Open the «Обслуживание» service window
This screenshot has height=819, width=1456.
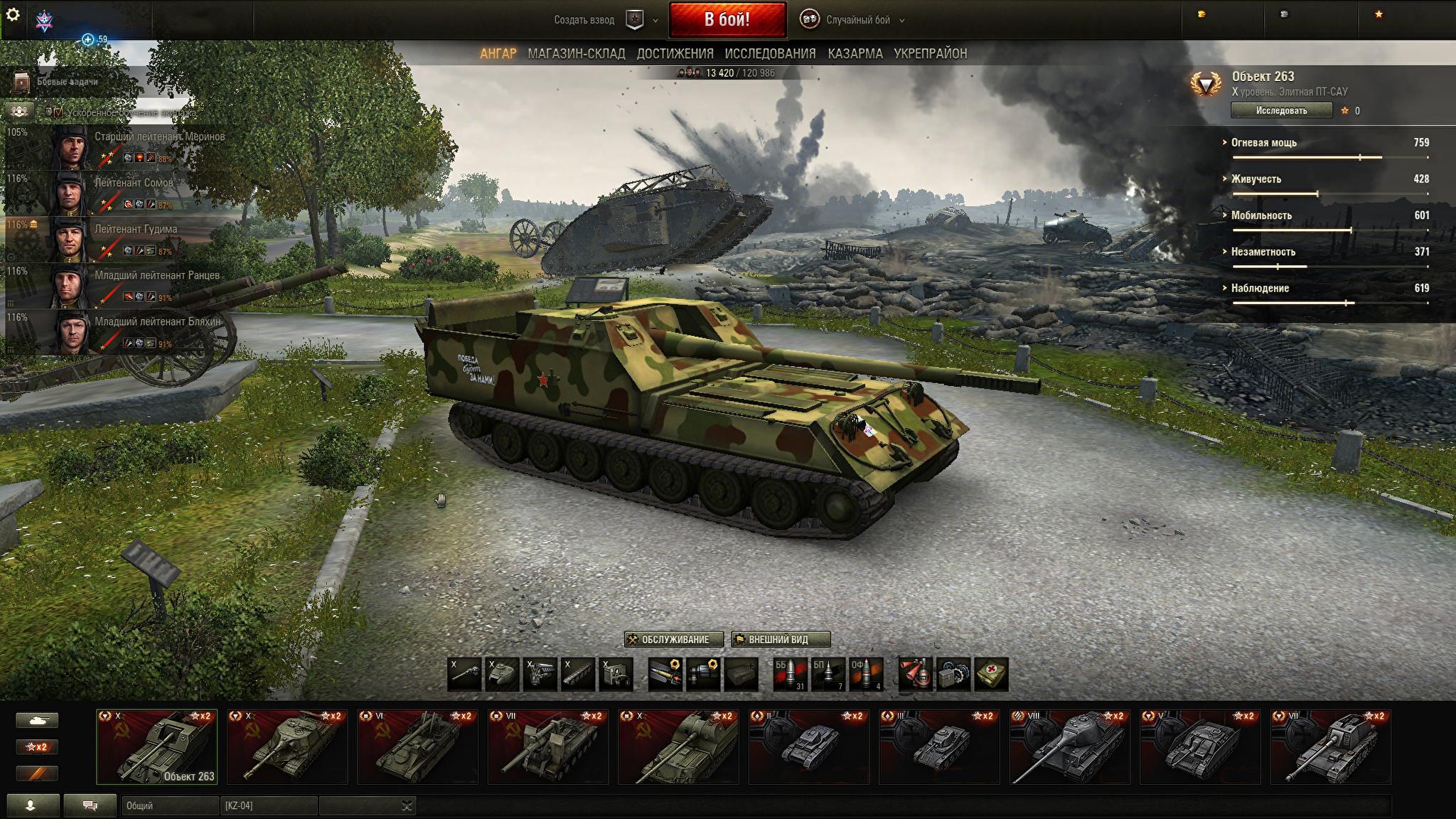[x=674, y=639]
